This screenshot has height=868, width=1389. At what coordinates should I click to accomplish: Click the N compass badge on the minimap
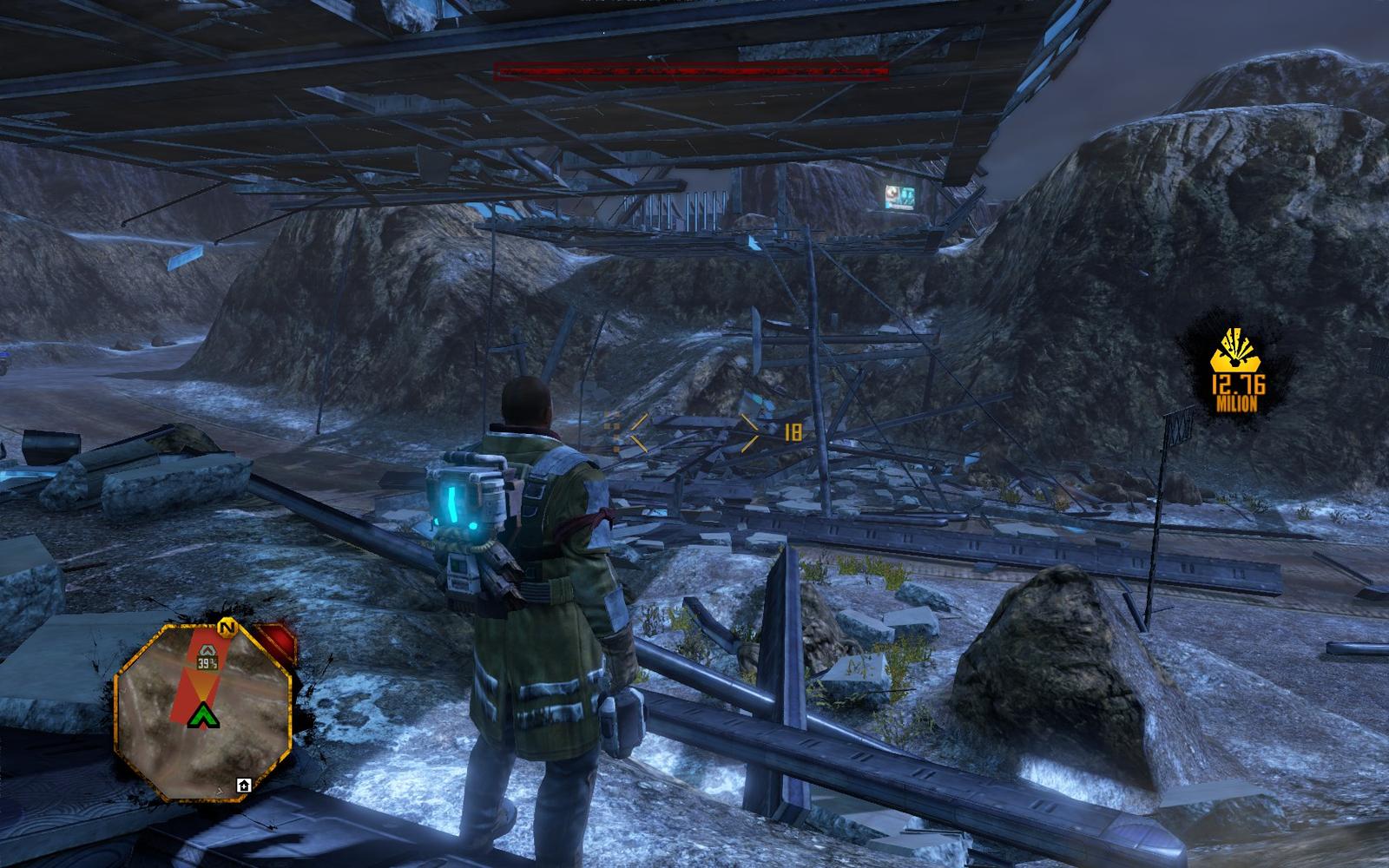pos(228,626)
